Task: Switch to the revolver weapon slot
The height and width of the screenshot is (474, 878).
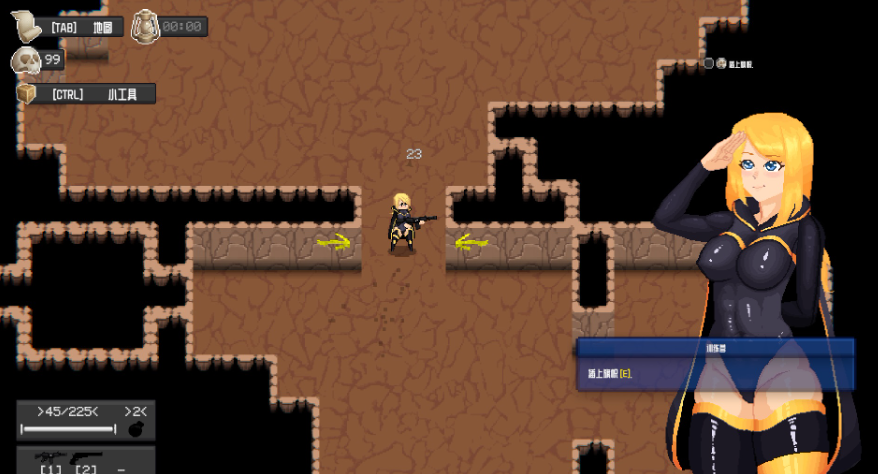Action: click(87, 457)
